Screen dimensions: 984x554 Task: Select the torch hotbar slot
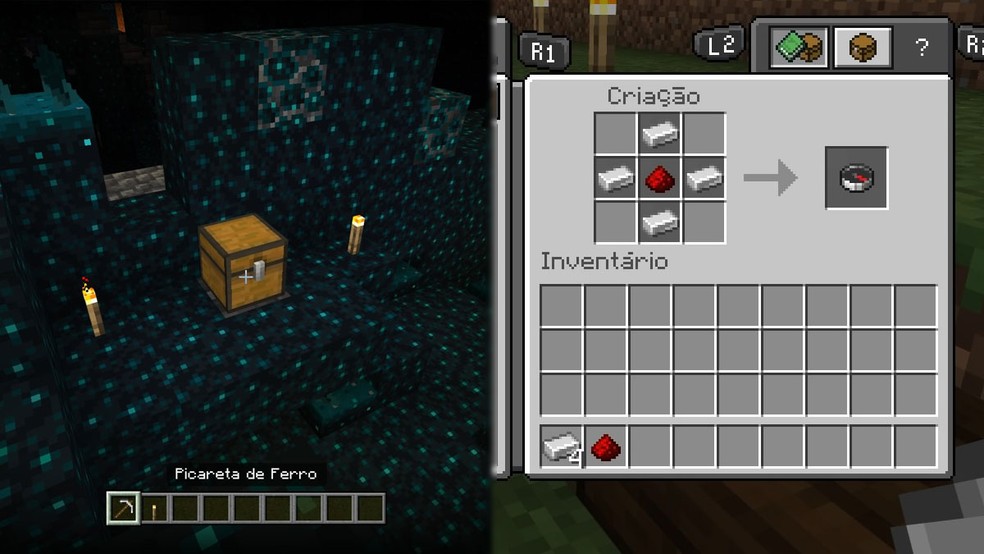154,509
